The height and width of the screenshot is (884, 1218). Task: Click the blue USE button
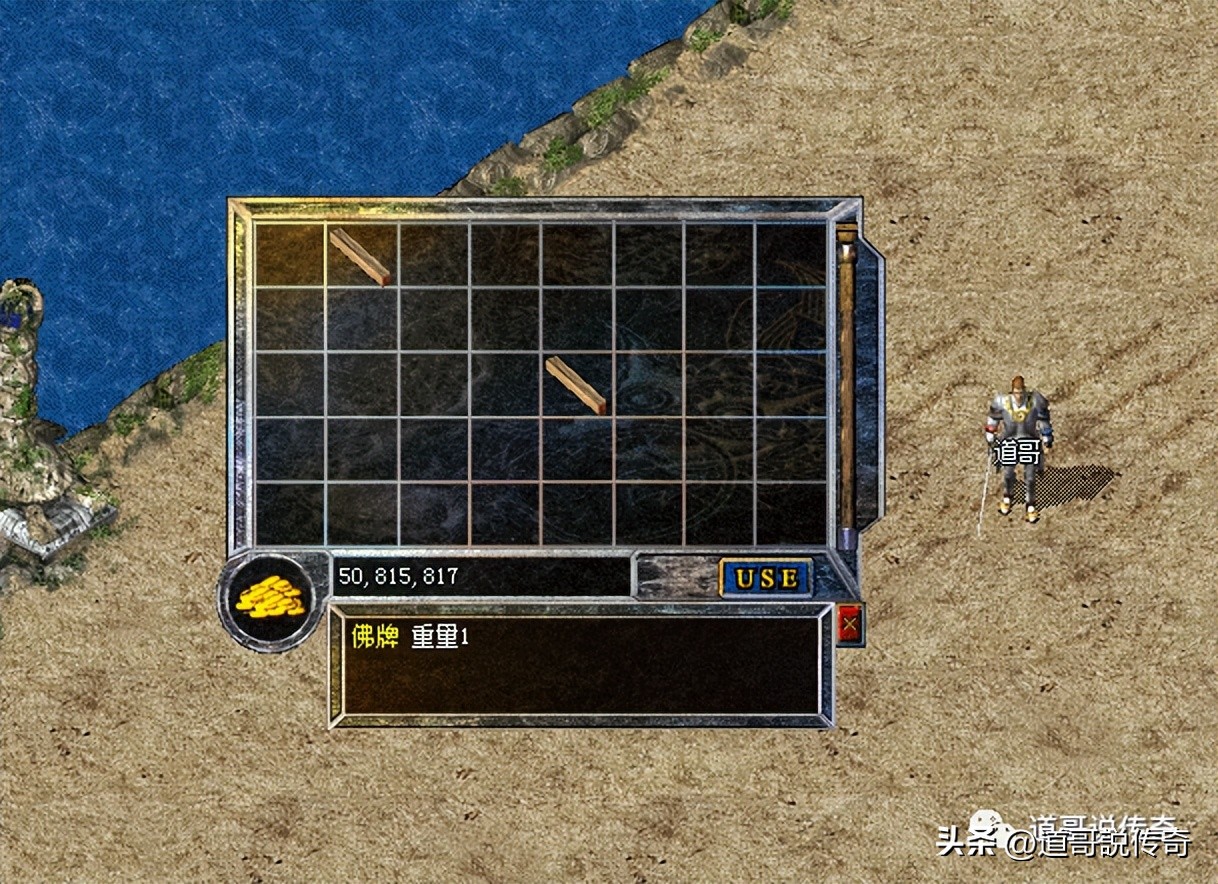coord(766,578)
